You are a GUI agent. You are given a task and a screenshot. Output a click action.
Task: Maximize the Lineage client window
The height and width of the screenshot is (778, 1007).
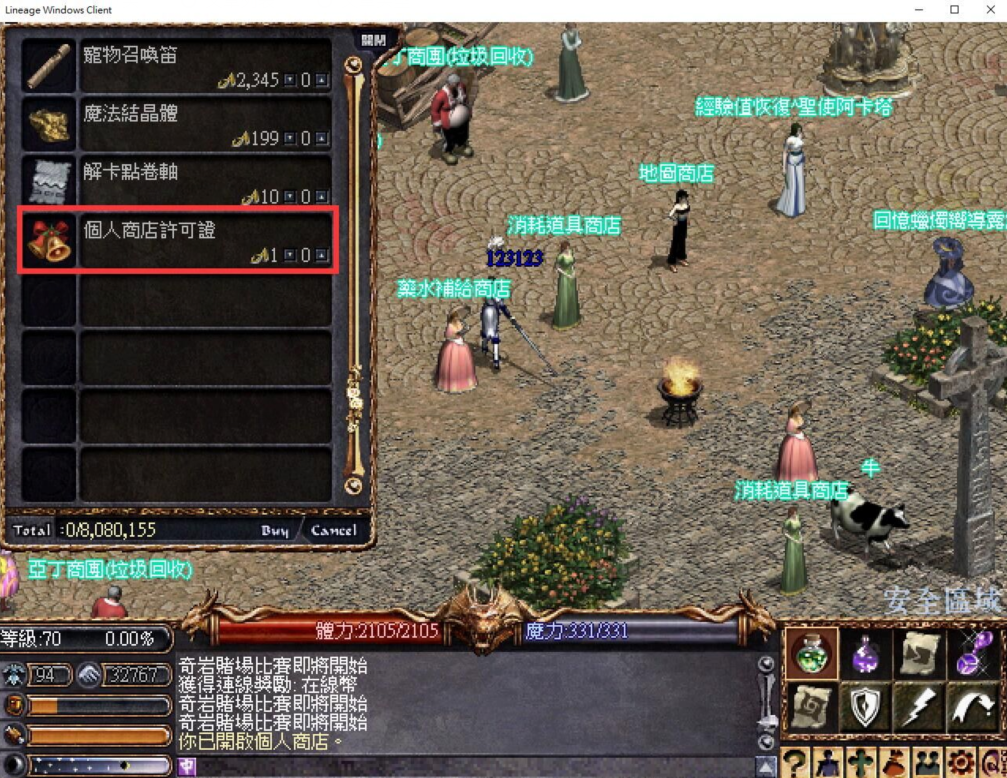click(x=954, y=10)
